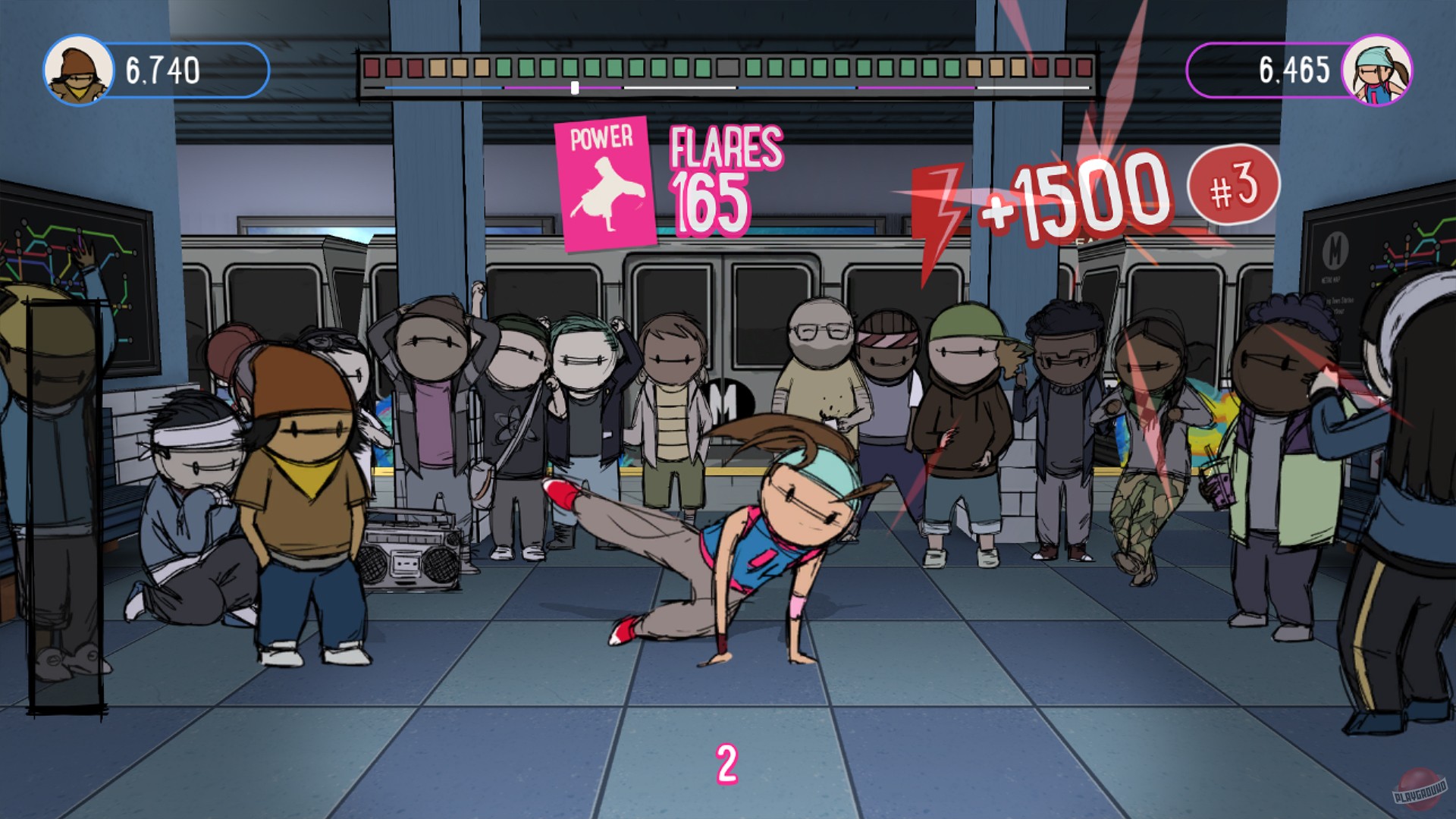Screen dimensions: 1456x819
Task: Click a red square on the rhythm meter
Action: (x=373, y=68)
